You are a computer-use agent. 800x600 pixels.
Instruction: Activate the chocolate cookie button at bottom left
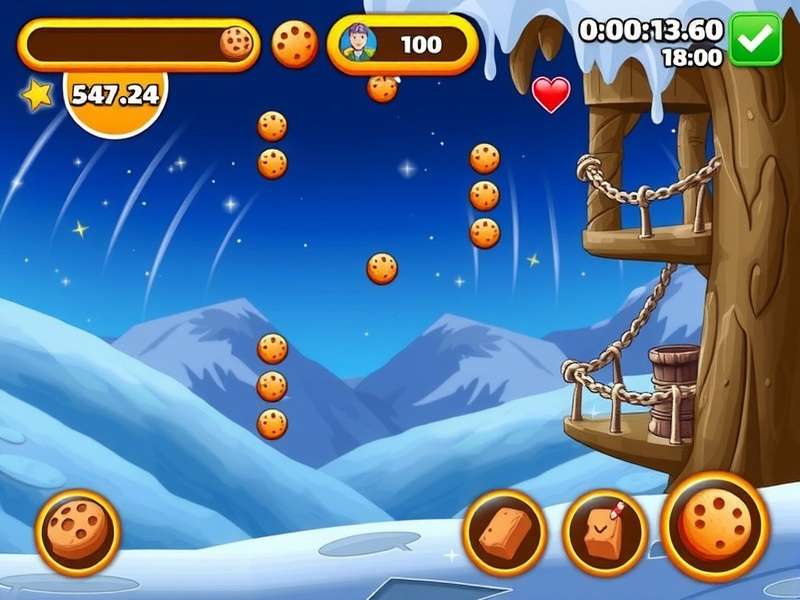(x=78, y=532)
